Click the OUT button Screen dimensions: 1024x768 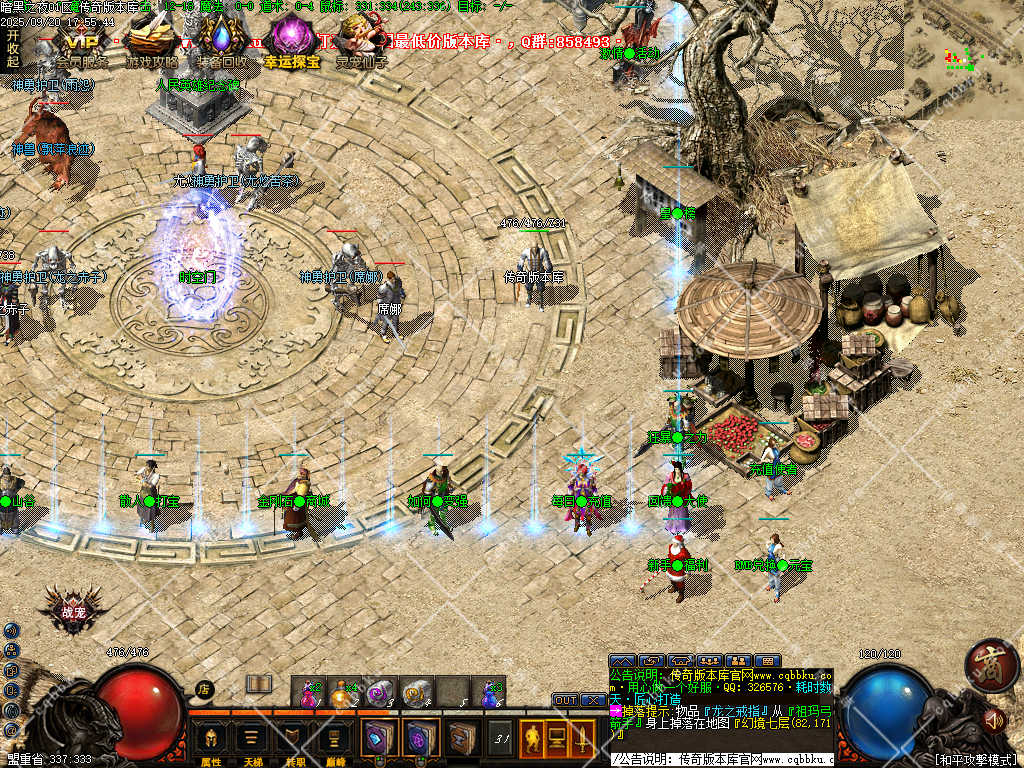565,700
